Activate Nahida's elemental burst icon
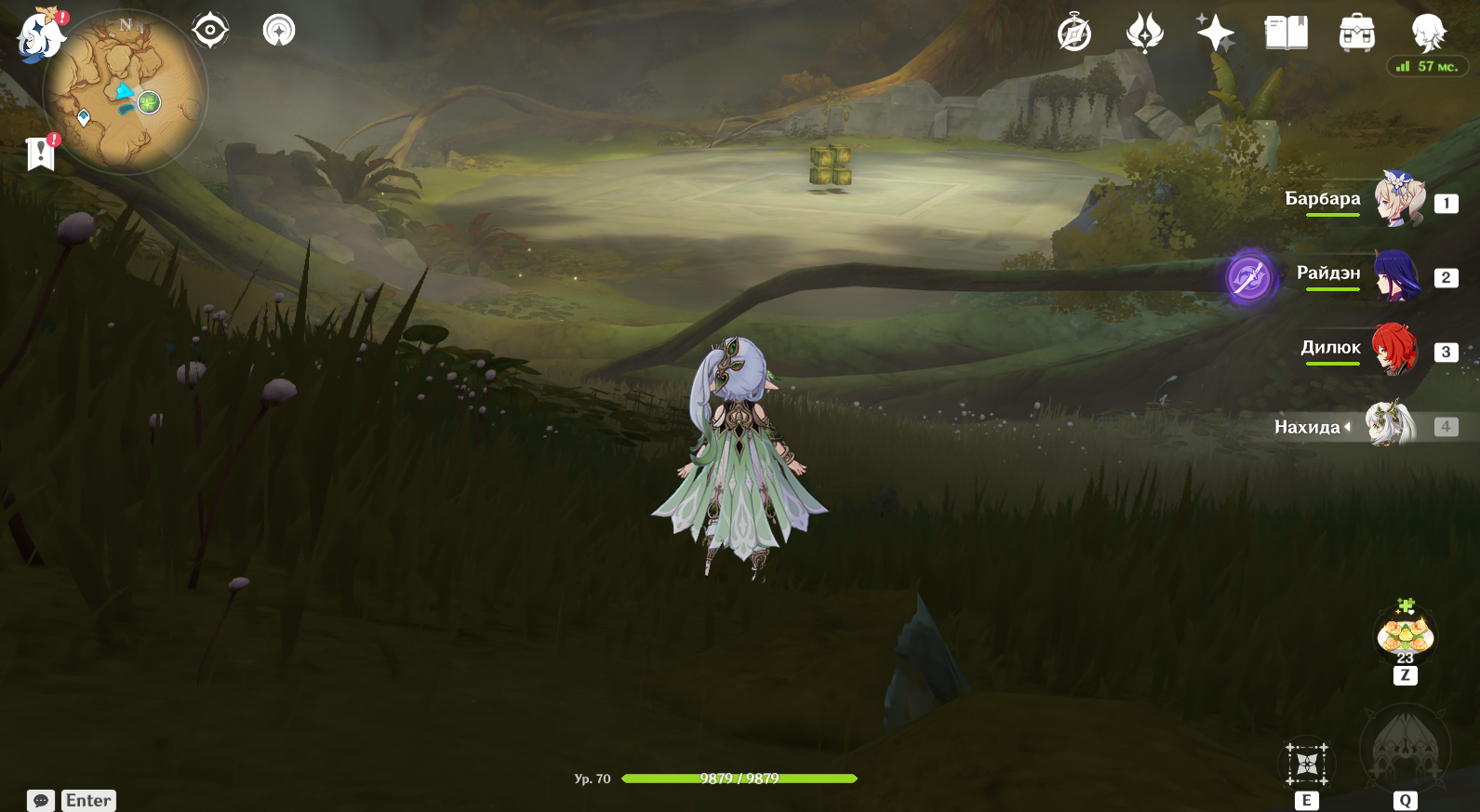Image resolution: width=1480 pixels, height=812 pixels. 1405,750
